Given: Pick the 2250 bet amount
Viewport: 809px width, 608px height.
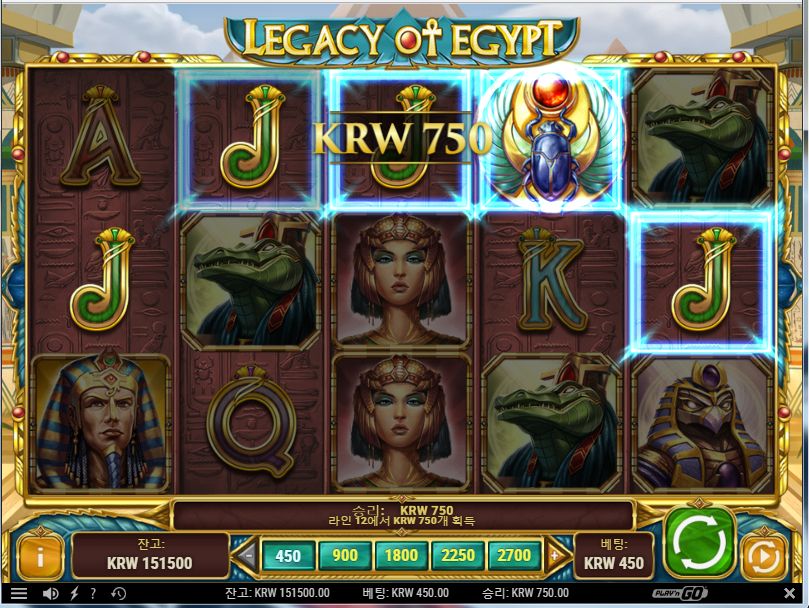Looking at the screenshot, I should (x=459, y=556).
